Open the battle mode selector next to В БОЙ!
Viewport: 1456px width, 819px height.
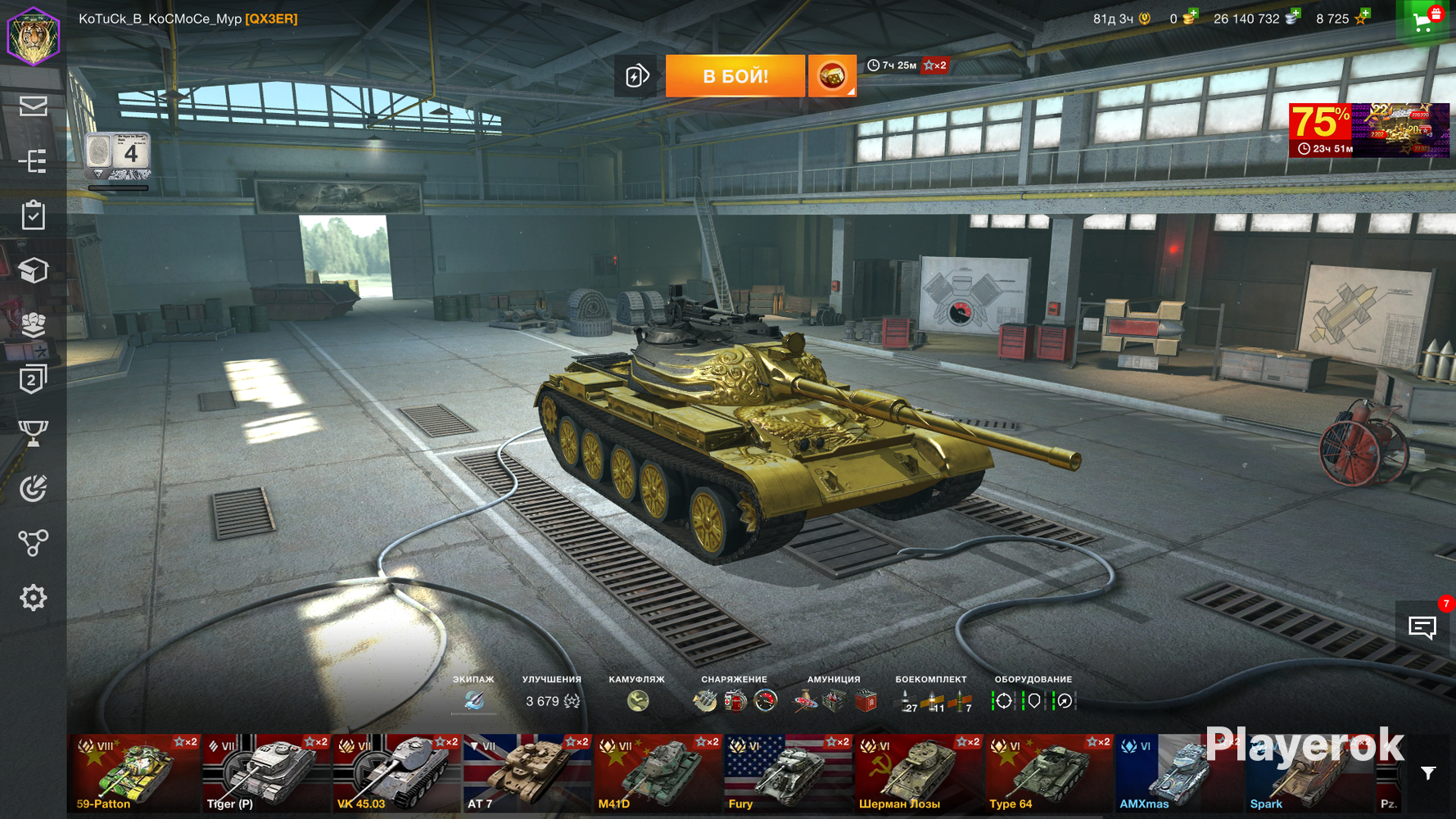(x=832, y=76)
